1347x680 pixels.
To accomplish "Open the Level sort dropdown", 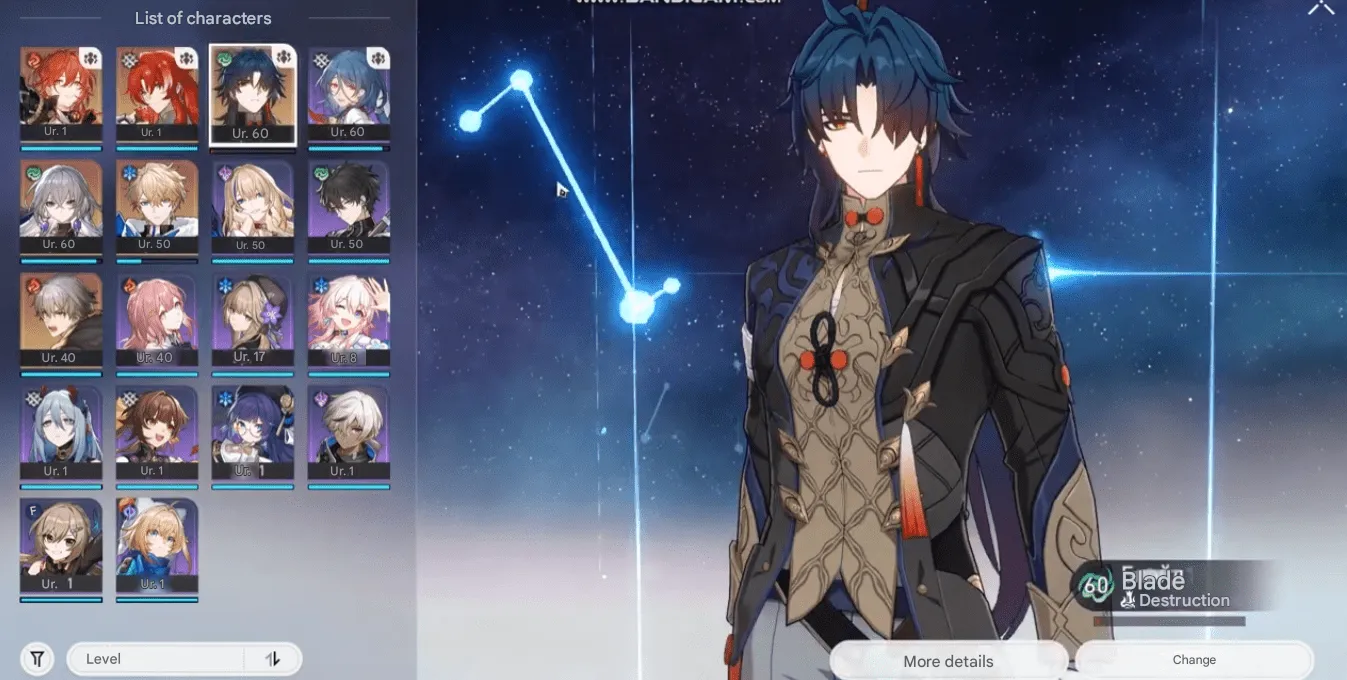I will pyautogui.click(x=155, y=659).
